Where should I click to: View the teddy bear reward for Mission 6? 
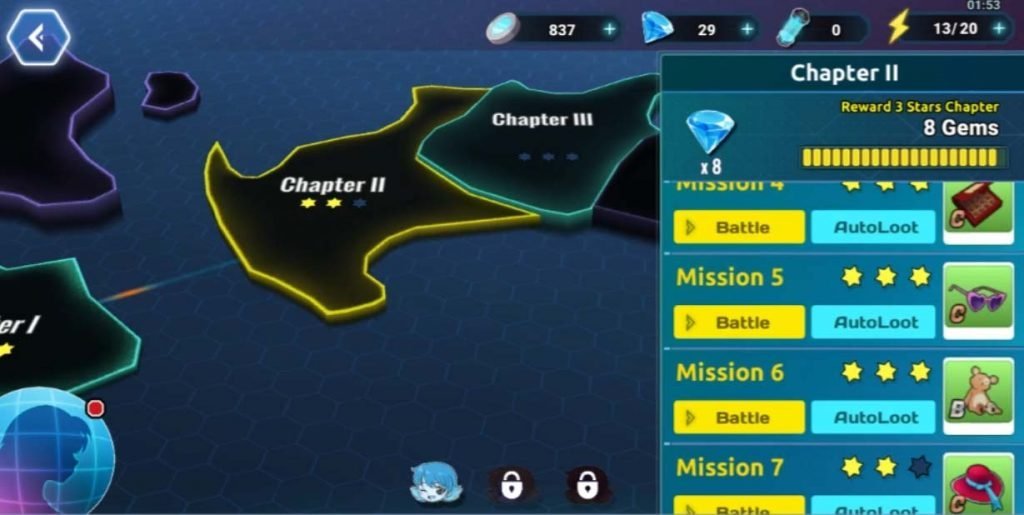[x=979, y=396]
